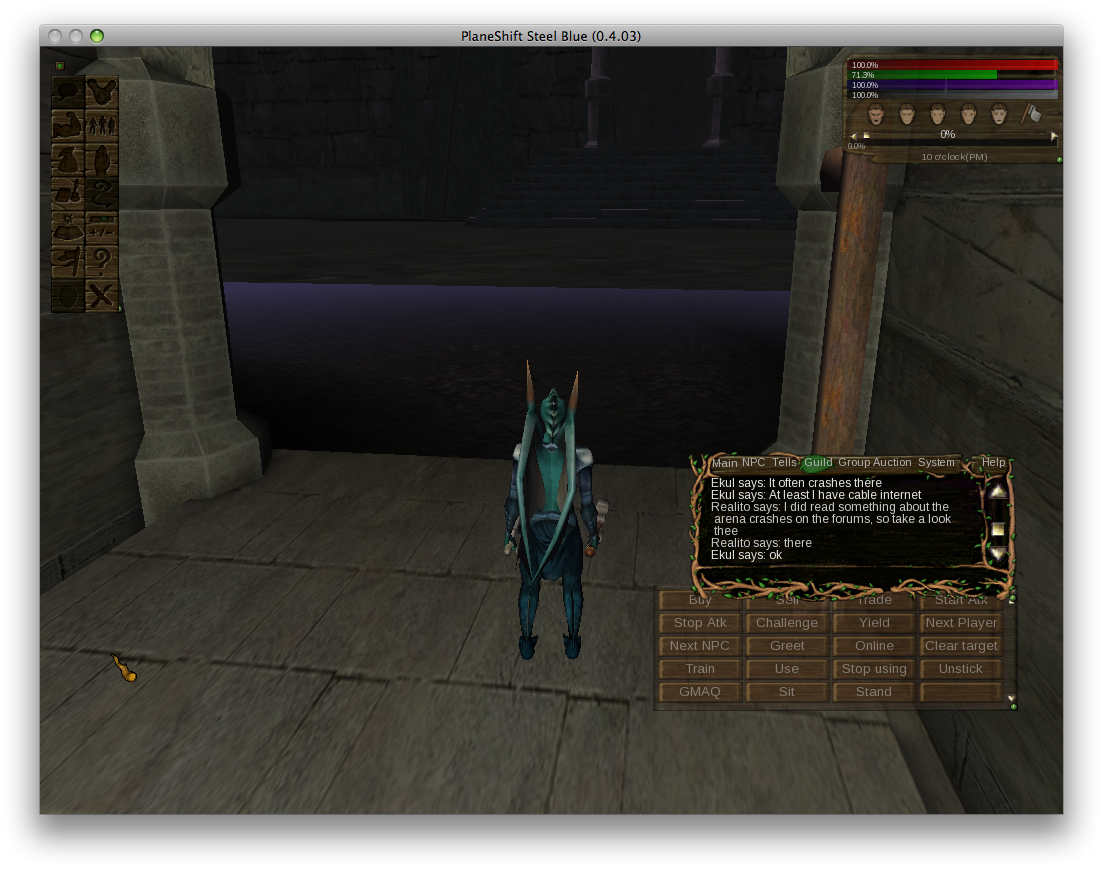
Task: Clear the current target
Action: click(x=961, y=646)
